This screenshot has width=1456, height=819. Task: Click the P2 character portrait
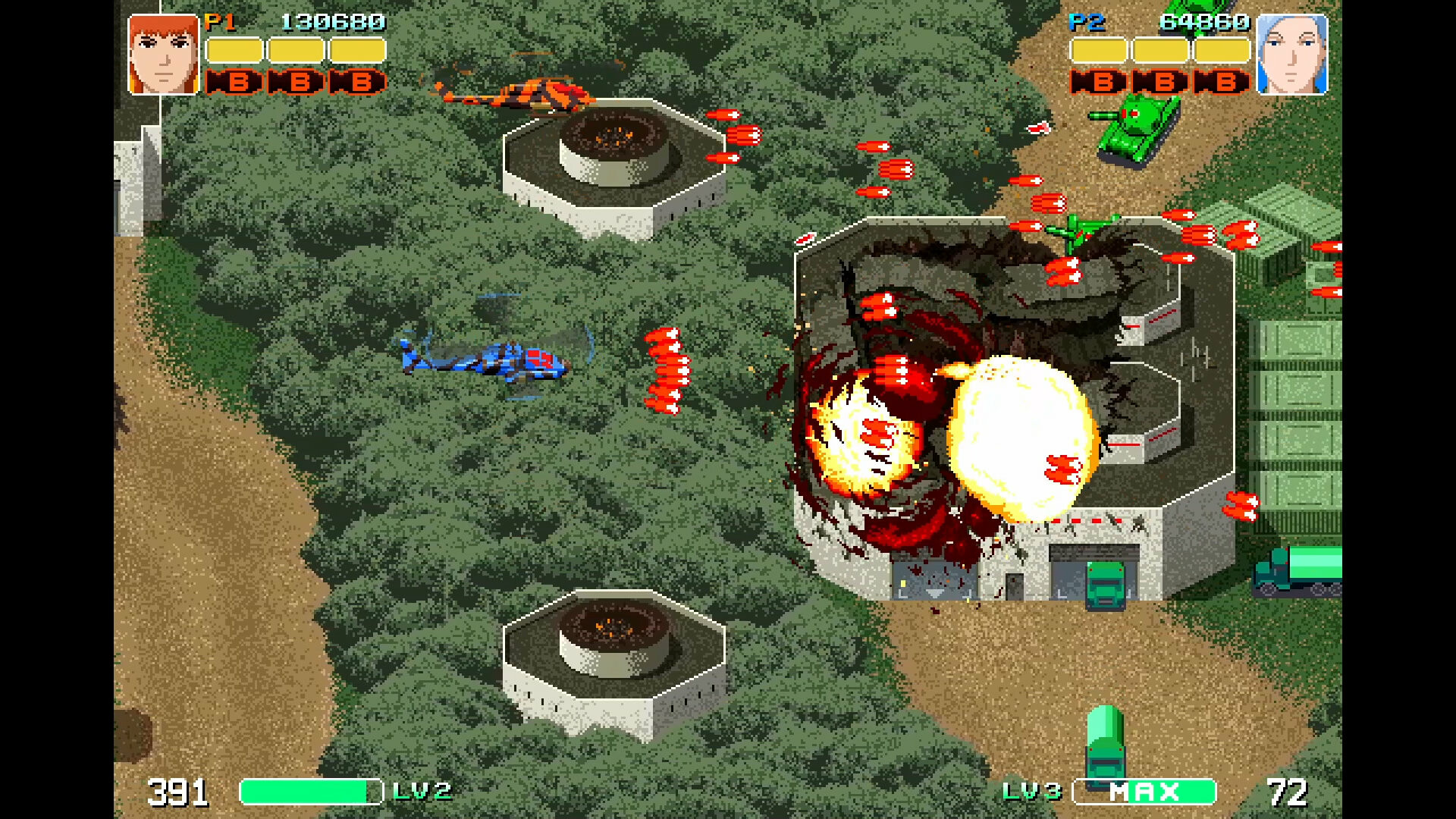click(x=1291, y=53)
